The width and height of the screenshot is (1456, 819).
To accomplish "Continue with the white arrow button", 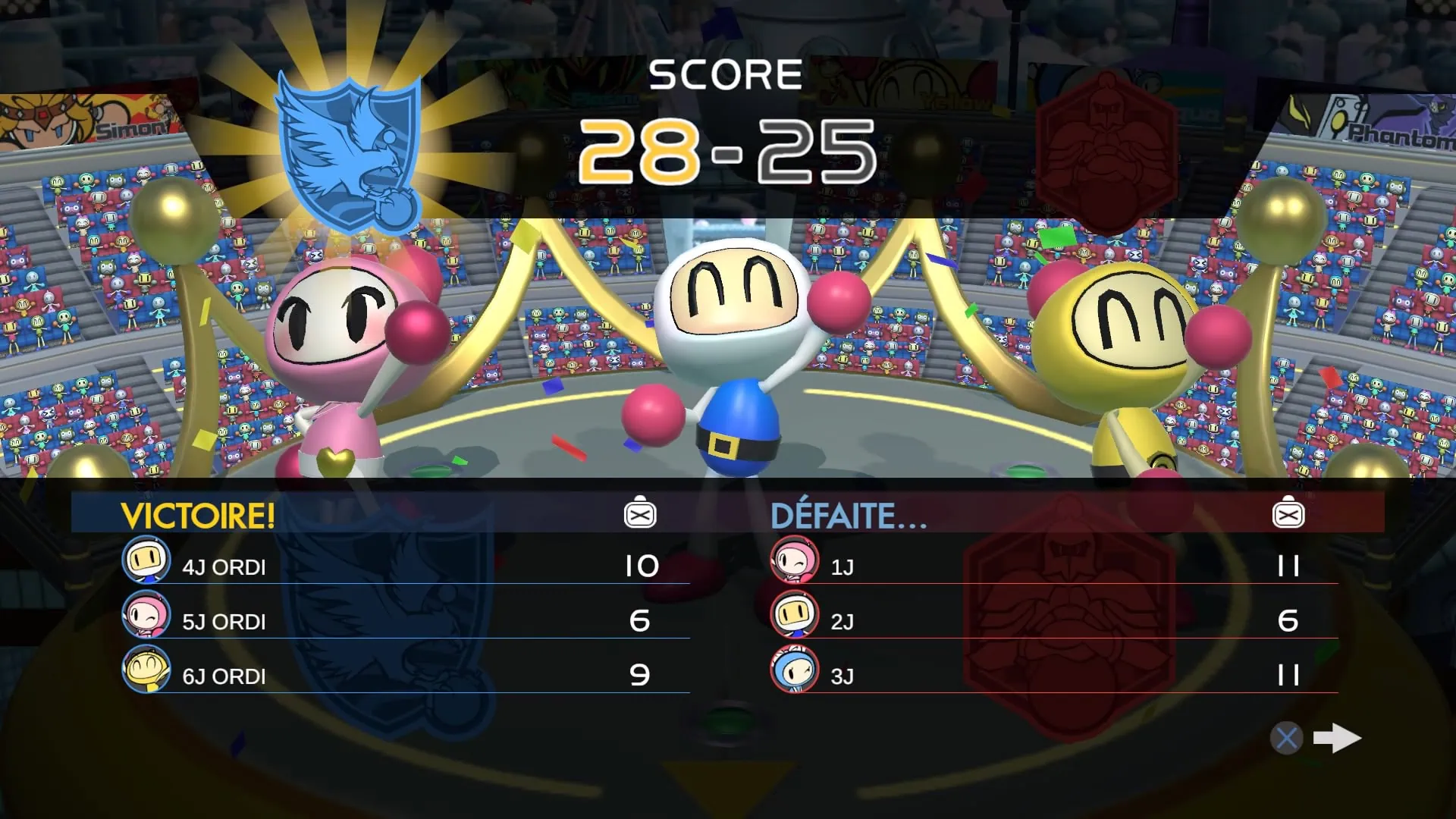I will 1336,738.
